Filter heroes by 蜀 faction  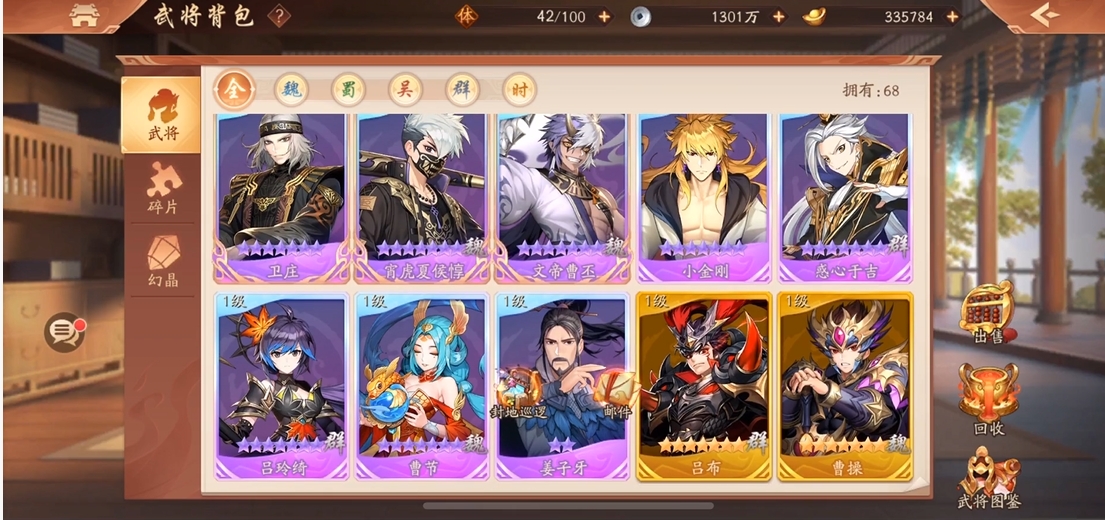click(x=348, y=90)
